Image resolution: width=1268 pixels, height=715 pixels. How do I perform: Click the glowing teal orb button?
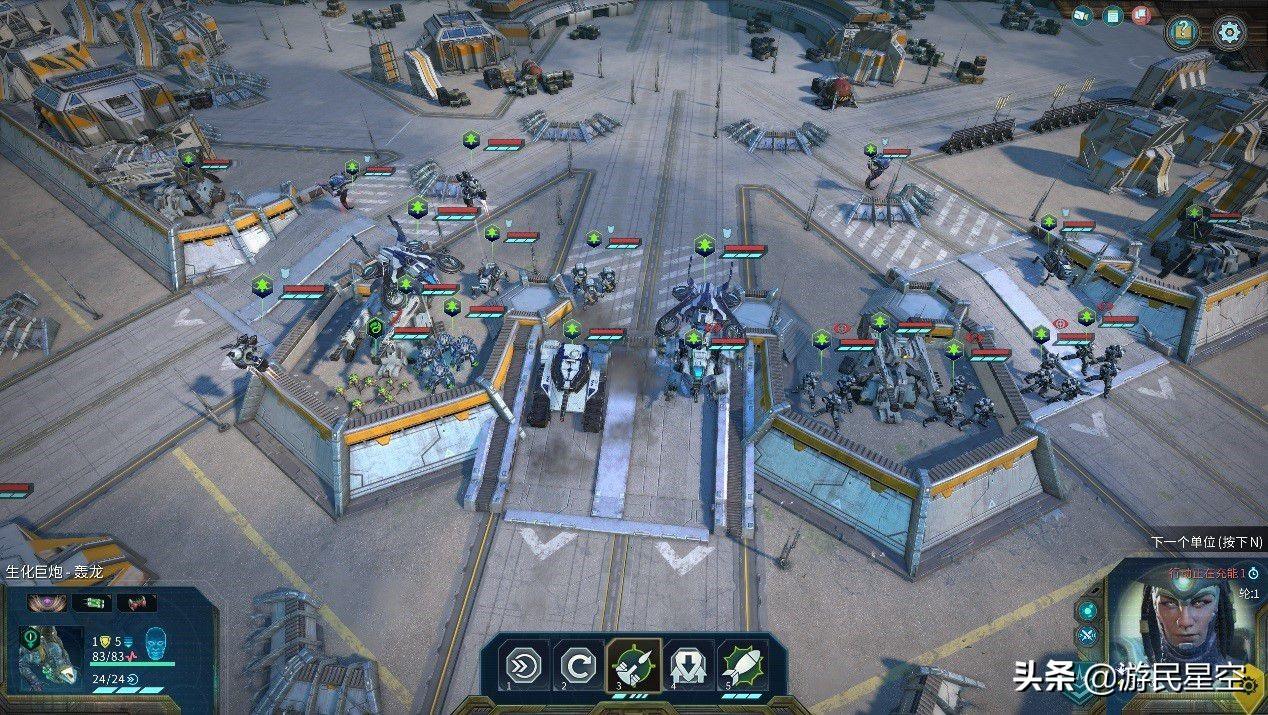point(1087,610)
